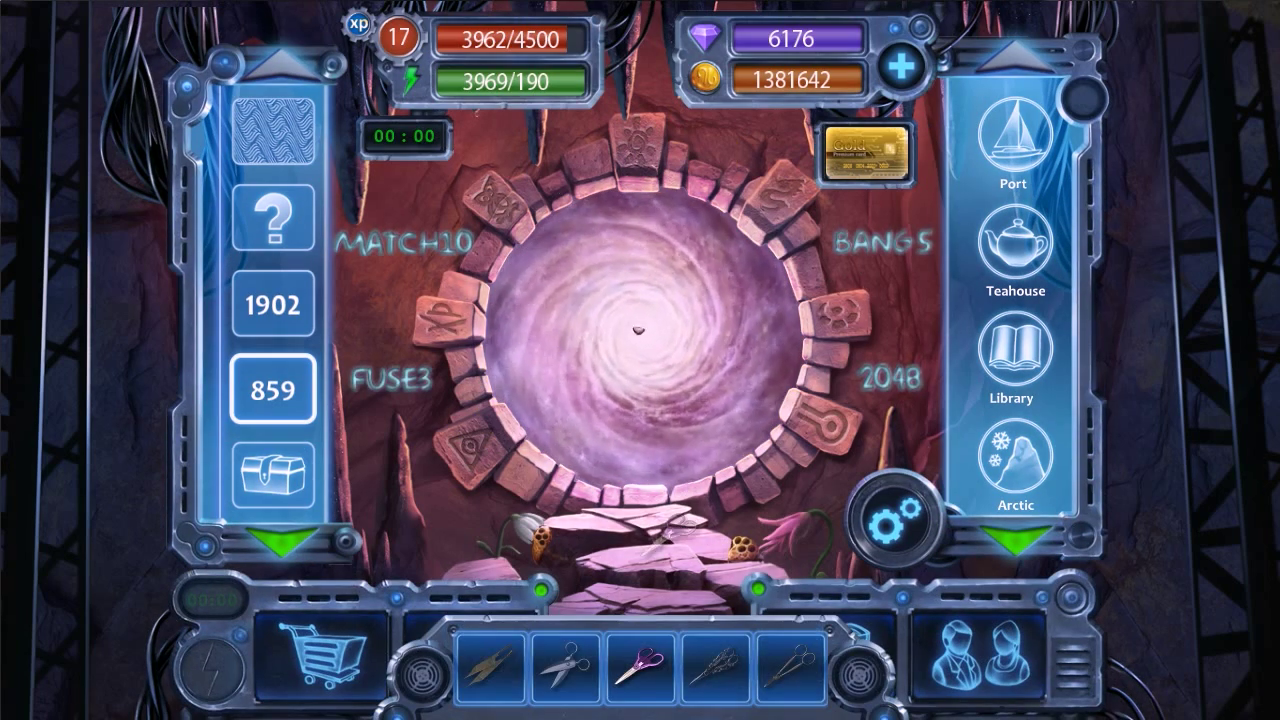Select the 859 tile
This screenshot has height=720, width=1280.
click(273, 389)
